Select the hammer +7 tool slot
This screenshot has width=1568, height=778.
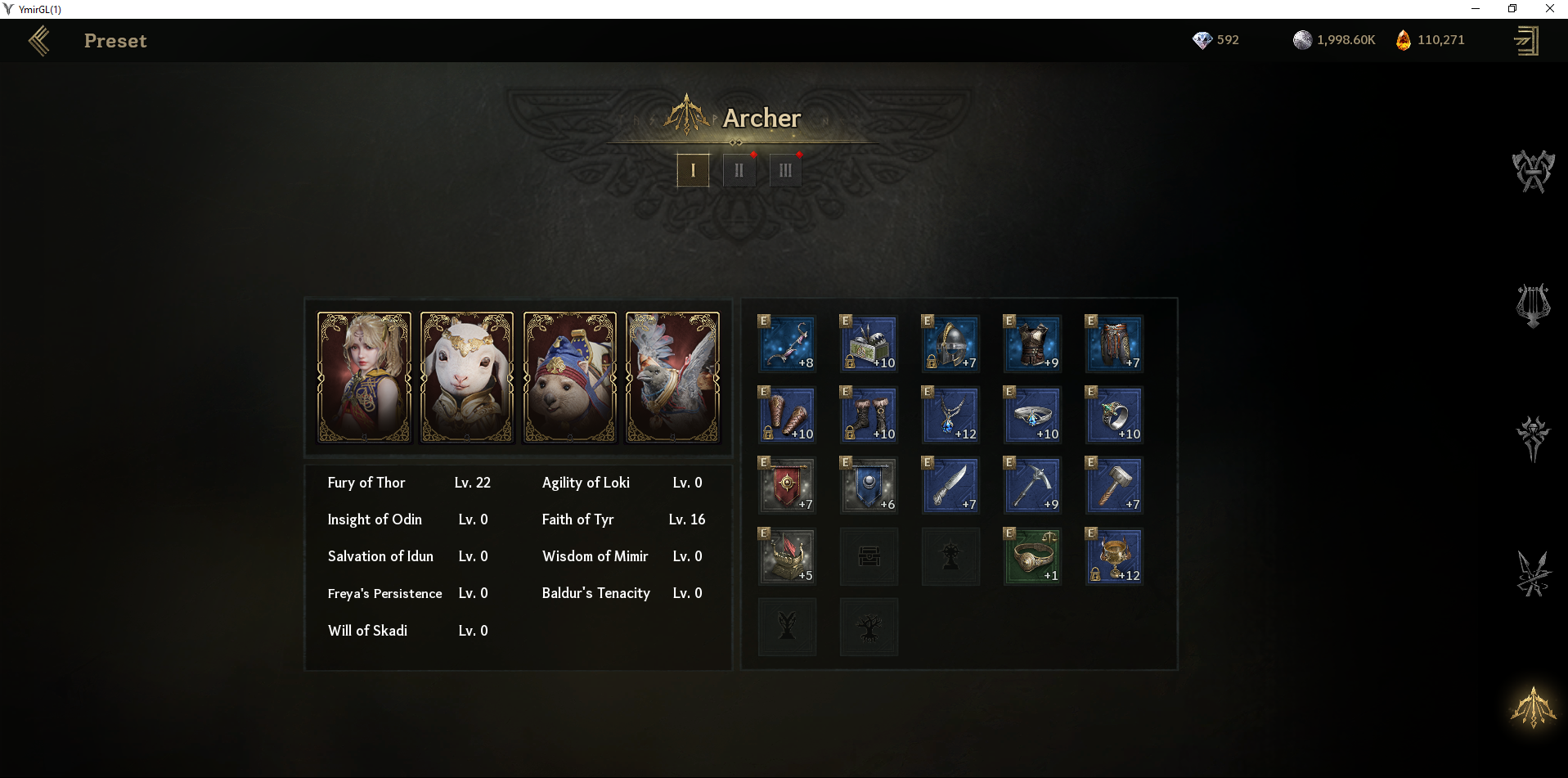(x=1114, y=485)
